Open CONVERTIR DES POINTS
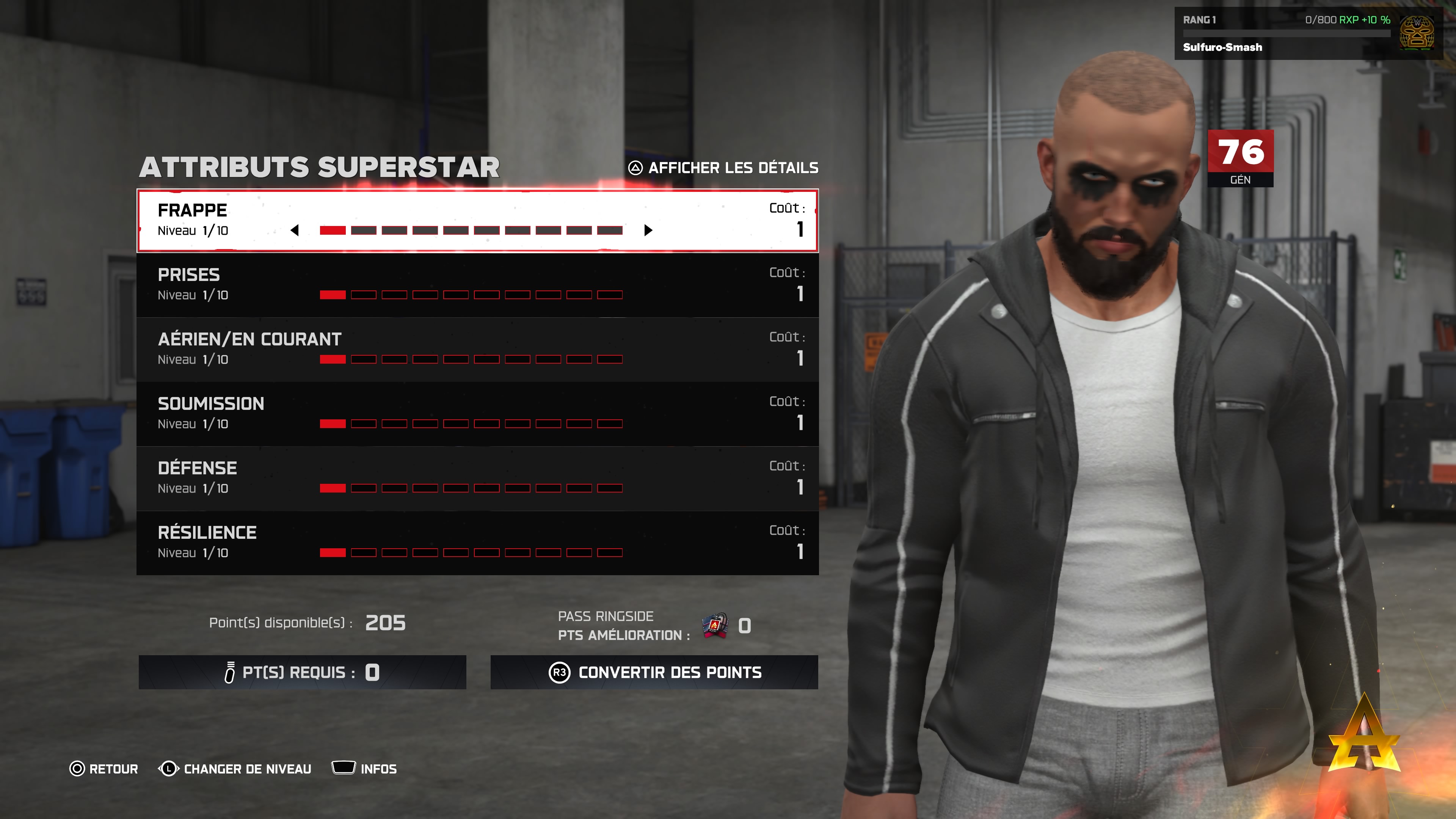This screenshot has width=1456, height=819. click(654, 672)
